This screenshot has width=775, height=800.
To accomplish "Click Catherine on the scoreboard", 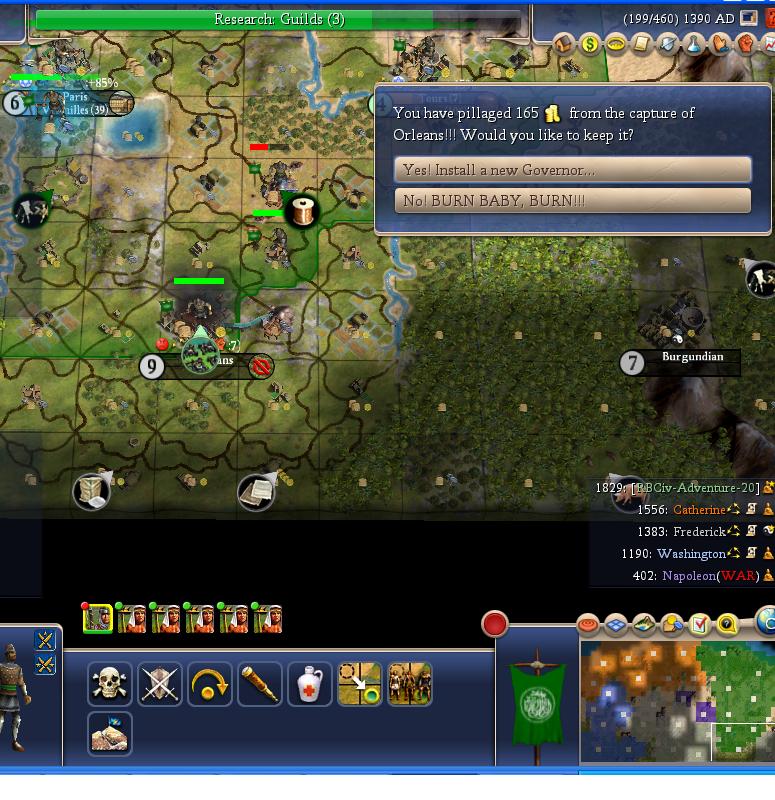I will (x=699, y=510).
